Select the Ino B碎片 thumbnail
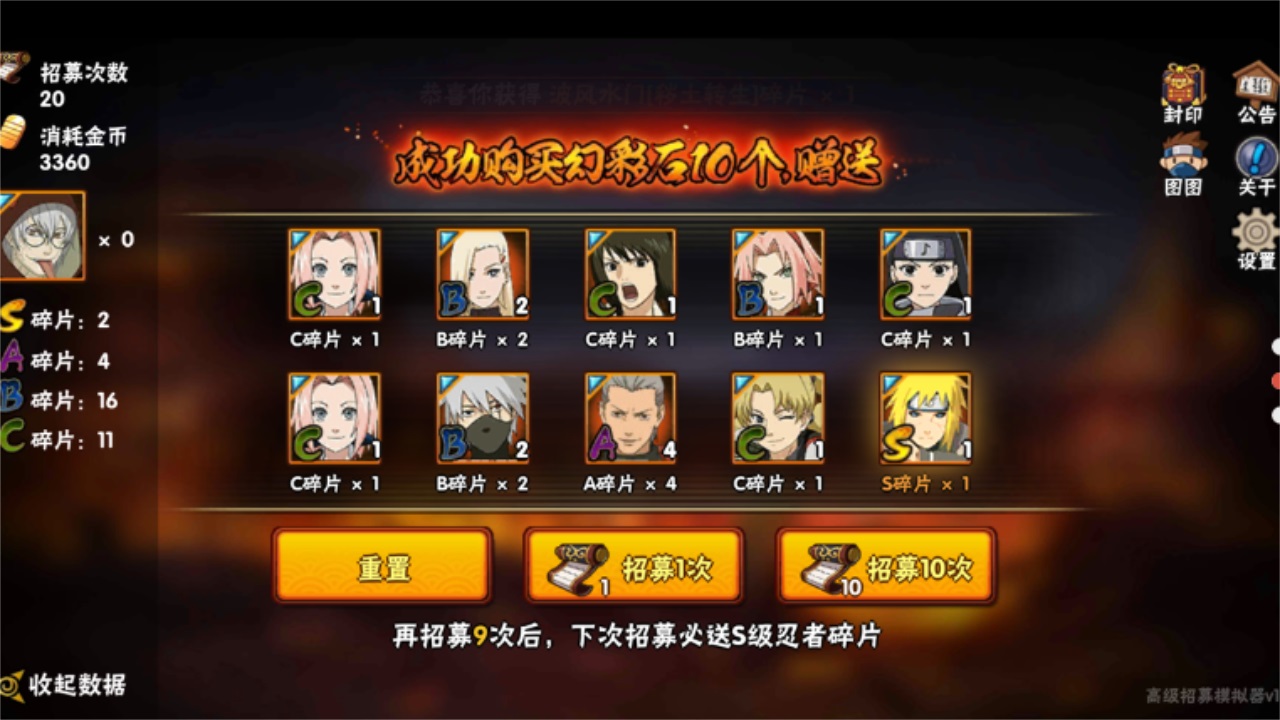The width and height of the screenshot is (1280, 720). point(483,272)
